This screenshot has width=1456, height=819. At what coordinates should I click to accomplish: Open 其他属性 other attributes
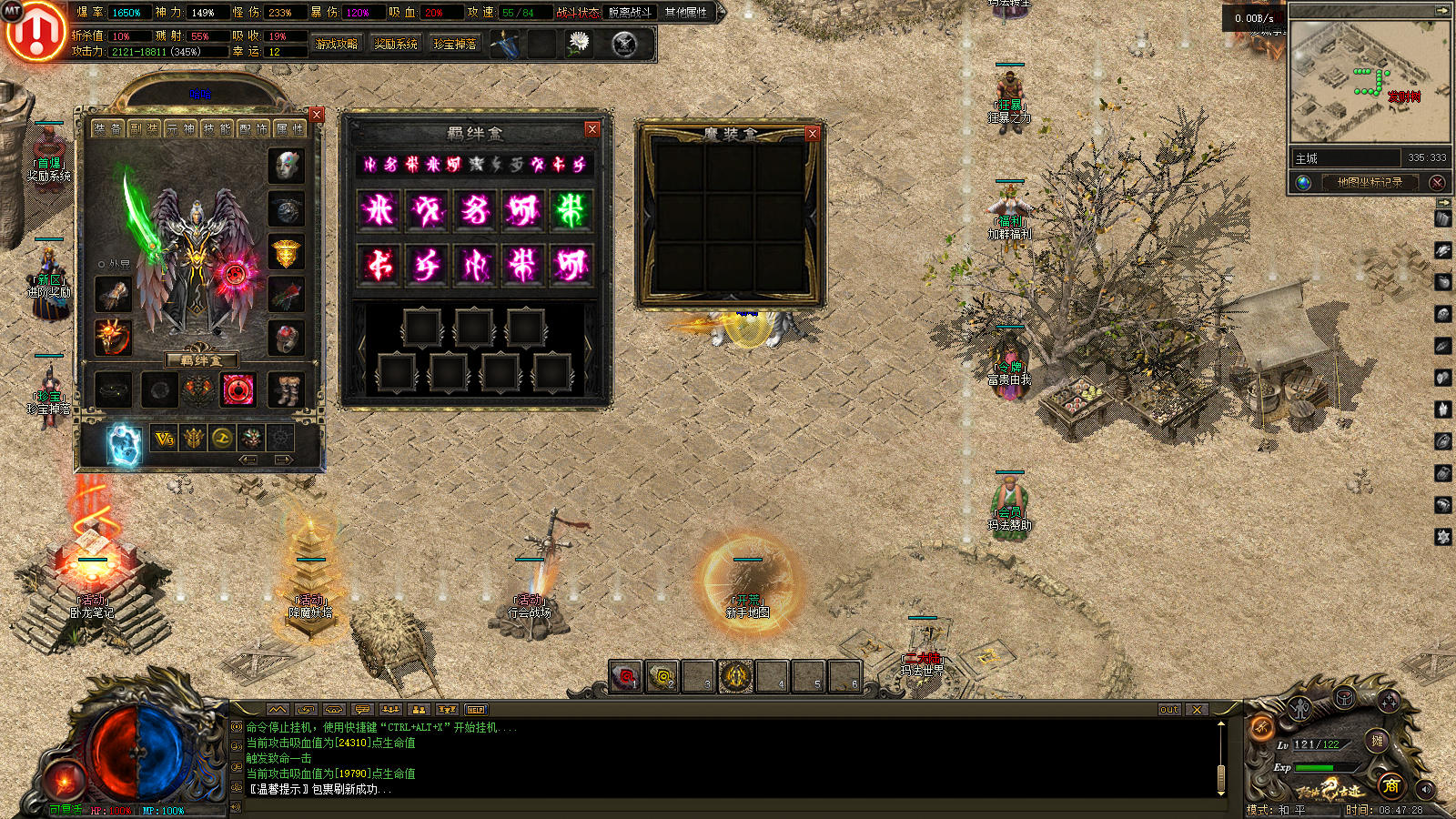[x=686, y=13]
